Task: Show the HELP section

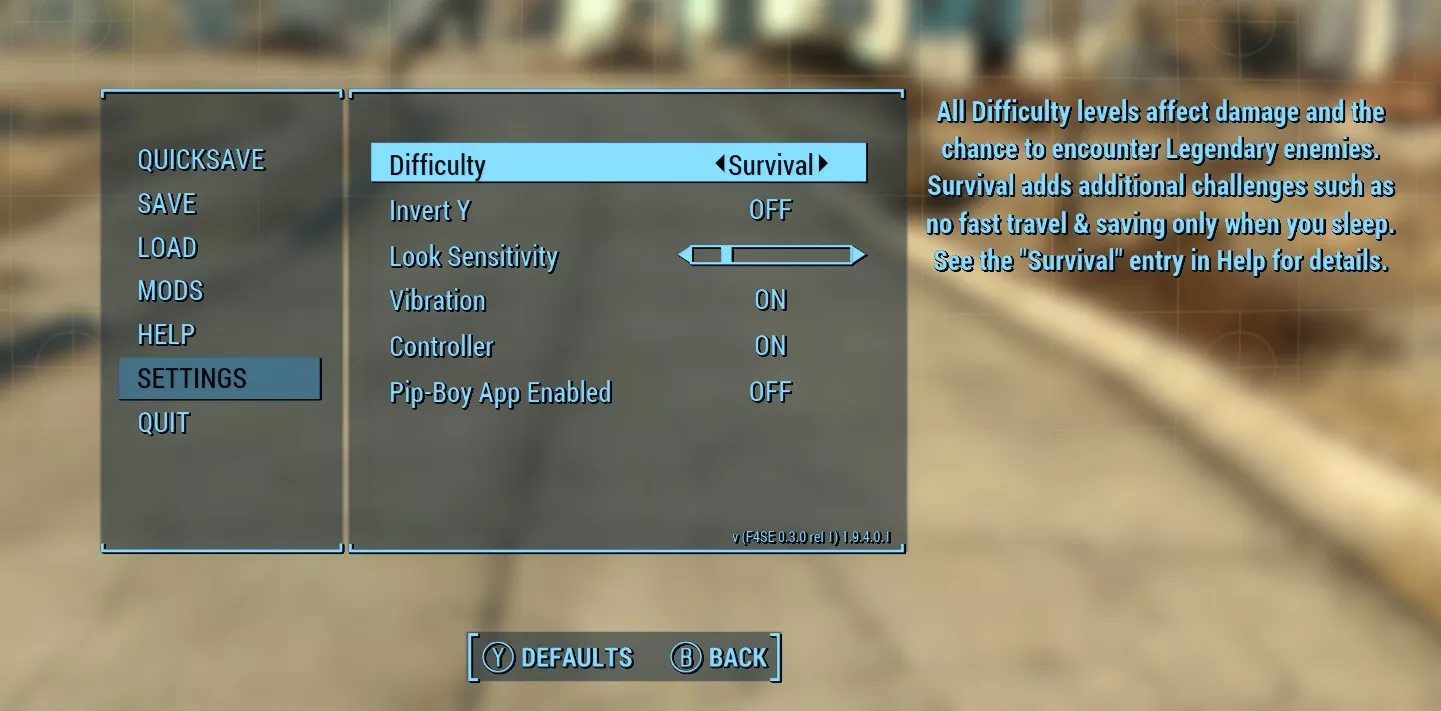Action: (166, 335)
